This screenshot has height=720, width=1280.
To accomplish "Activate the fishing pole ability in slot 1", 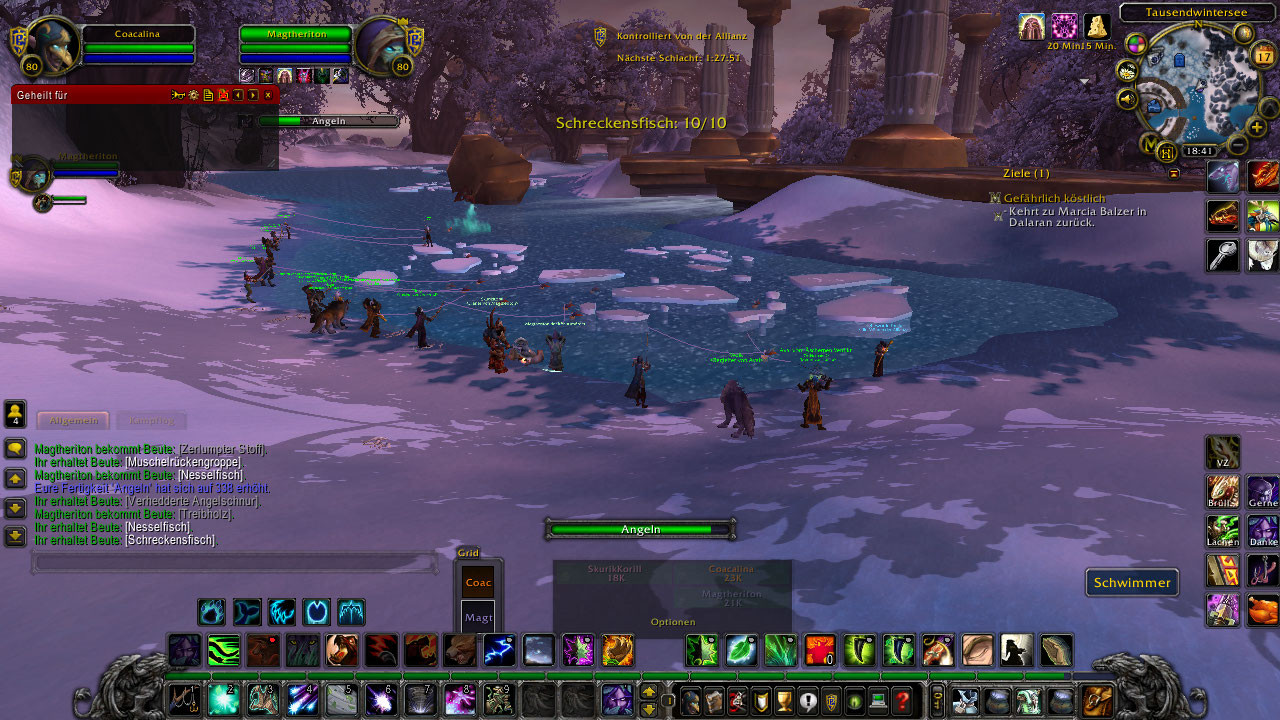I will click(x=184, y=698).
